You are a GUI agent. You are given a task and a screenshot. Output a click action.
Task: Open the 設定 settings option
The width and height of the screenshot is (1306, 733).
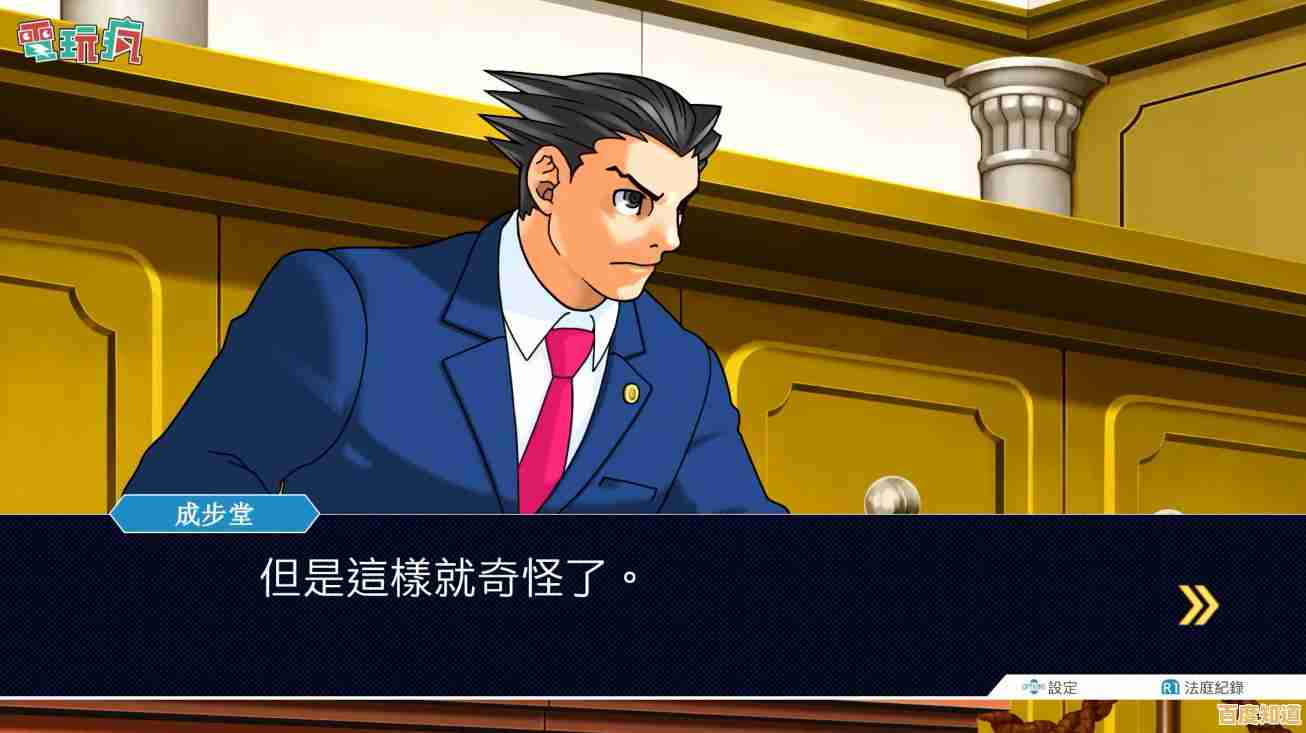click(x=1051, y=688)
